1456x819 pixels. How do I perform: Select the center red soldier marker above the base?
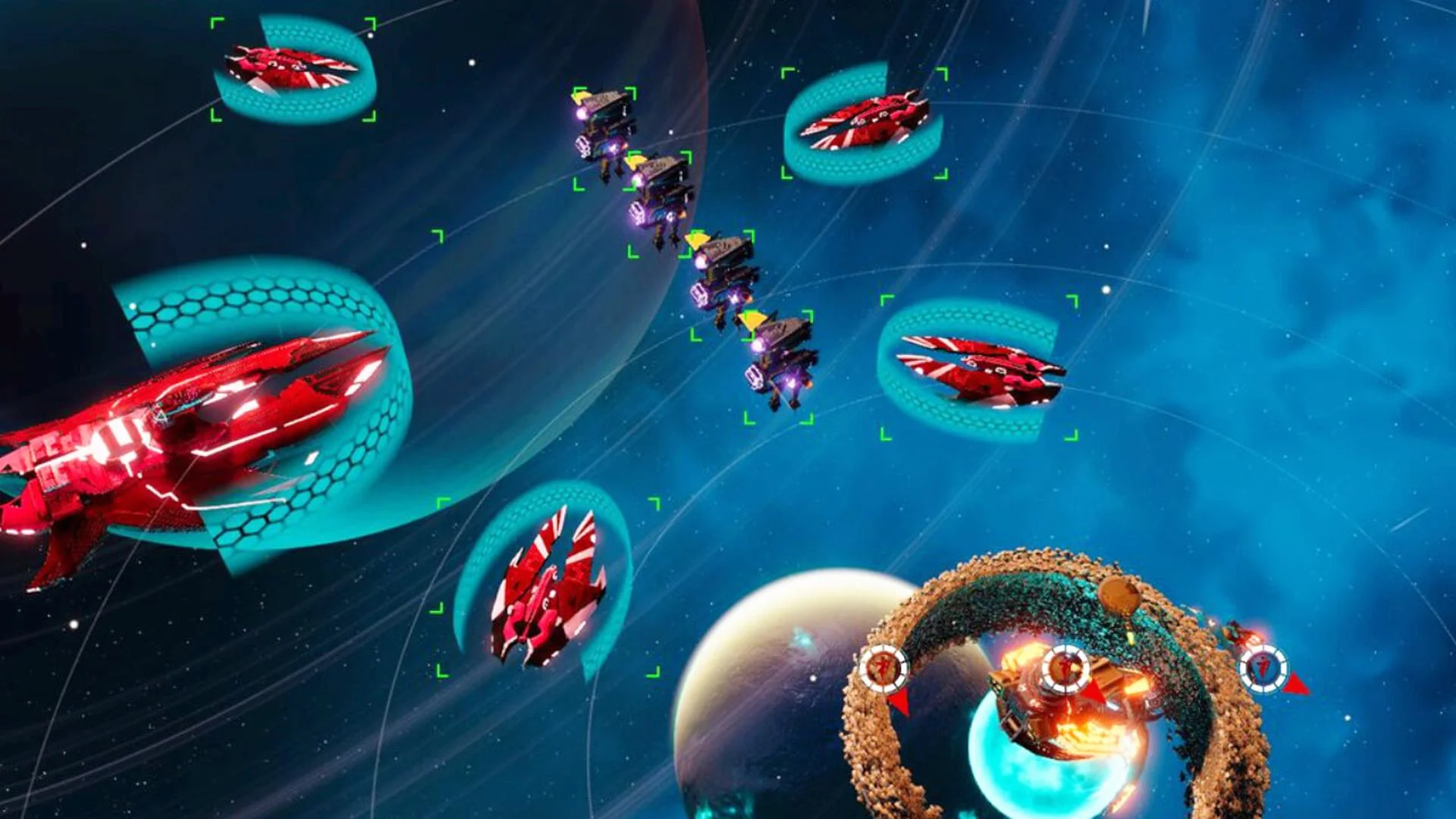click(x=1064, y=669)
